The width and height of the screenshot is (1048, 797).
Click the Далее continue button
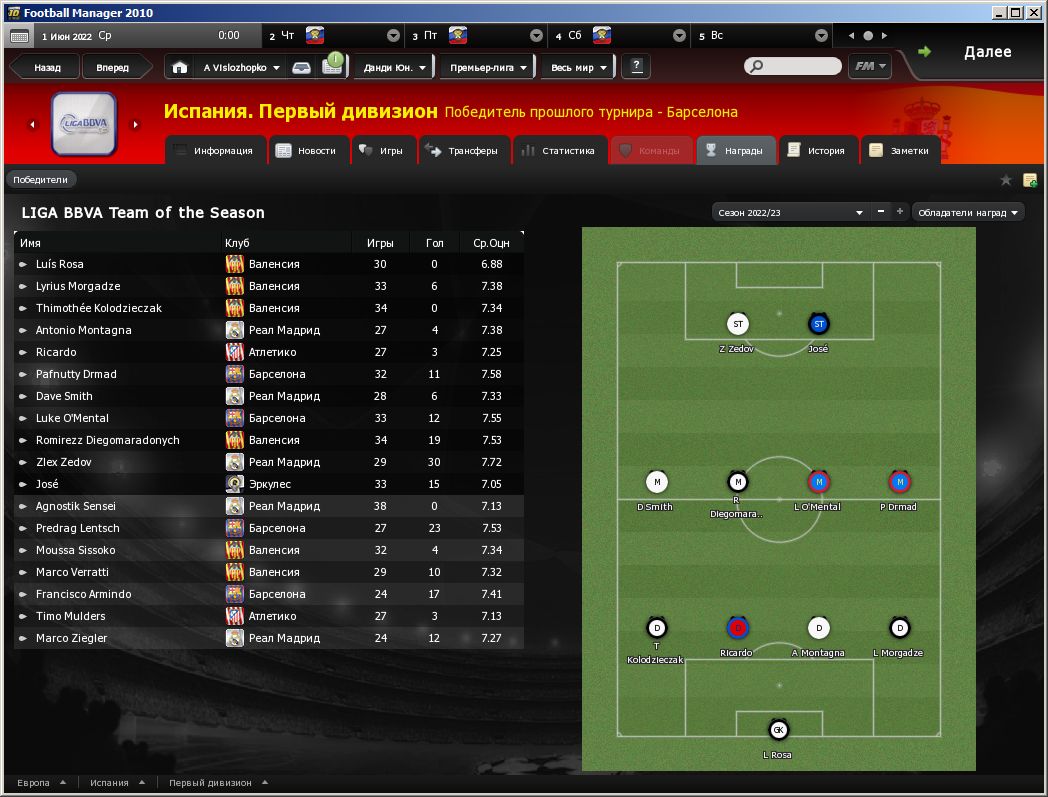tap(975, 52)
